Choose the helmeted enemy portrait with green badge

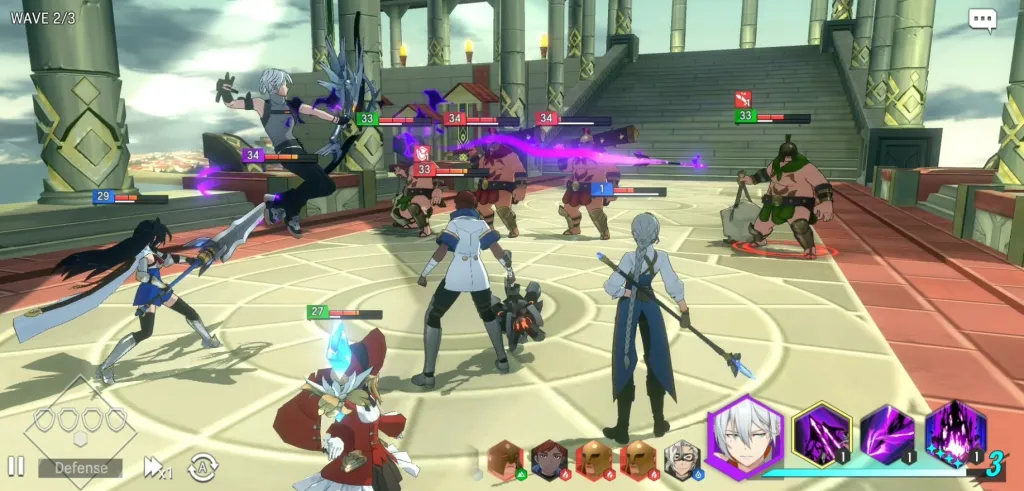(x=506, y=459)
